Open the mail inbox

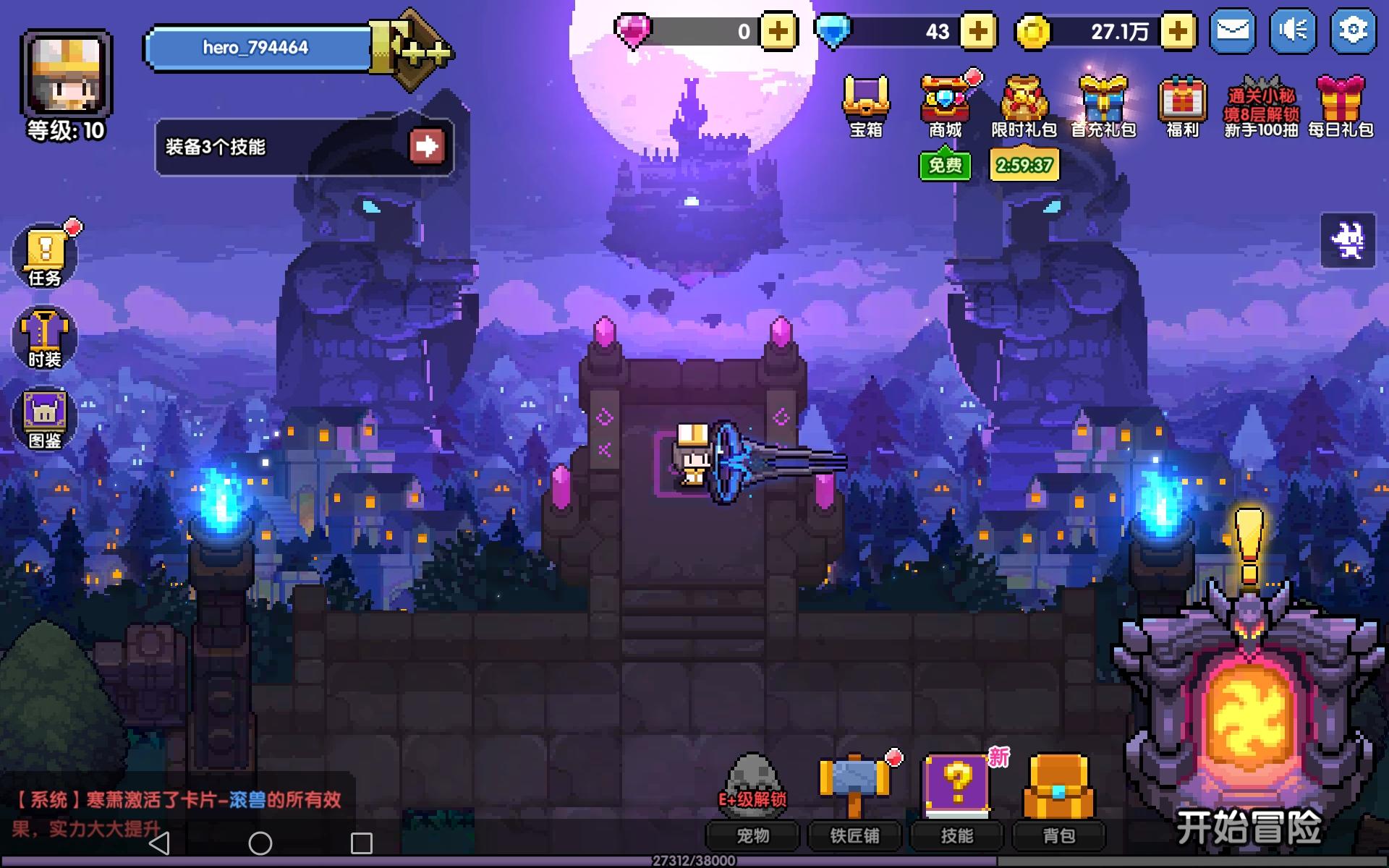pyautogui.click(x=1233, y=30)
